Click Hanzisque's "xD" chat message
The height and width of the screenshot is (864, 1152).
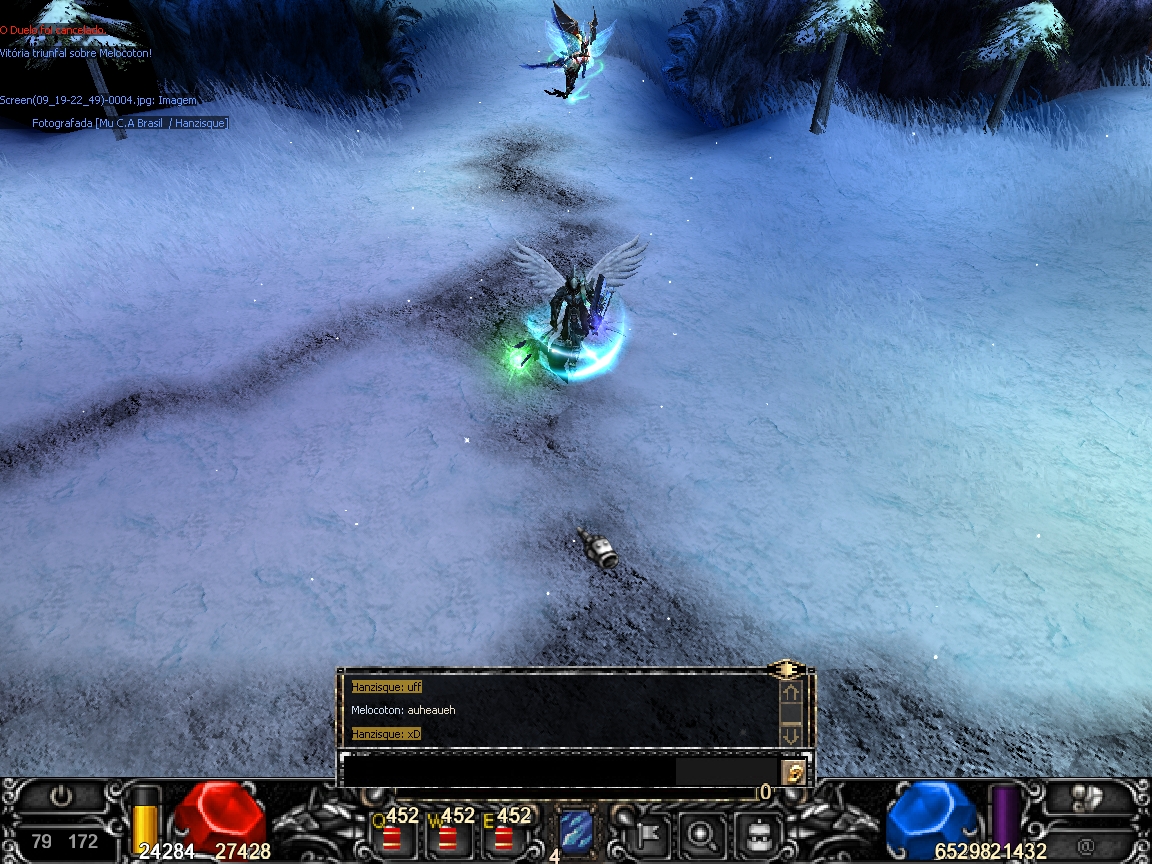[x=386, y=734]
